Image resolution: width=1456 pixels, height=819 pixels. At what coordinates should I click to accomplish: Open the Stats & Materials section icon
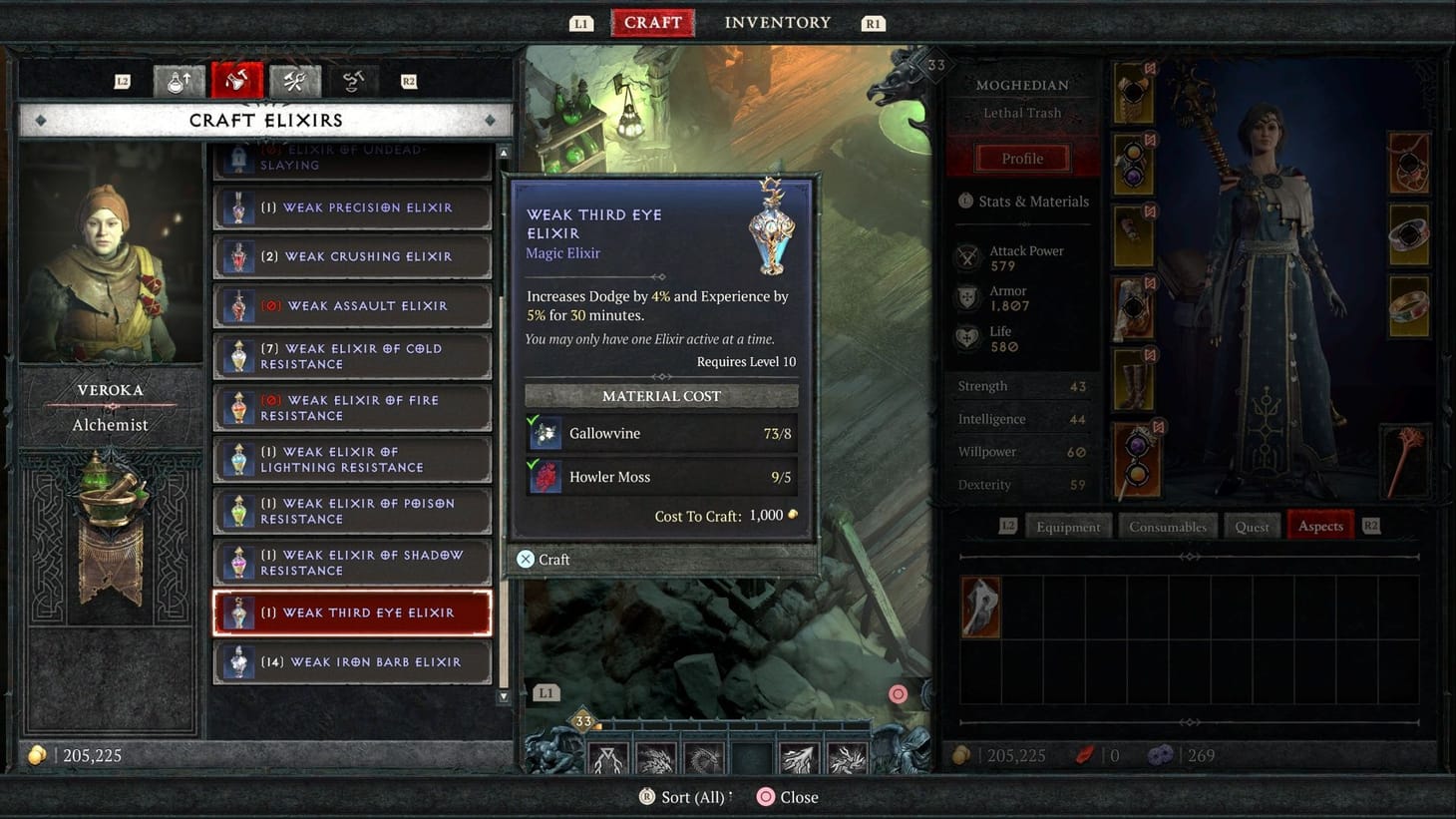963,202
